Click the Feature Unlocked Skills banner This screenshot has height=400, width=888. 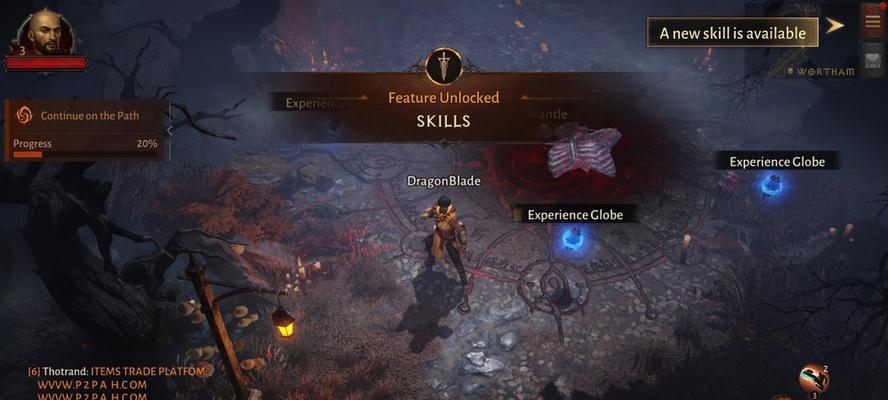(443, 109)
